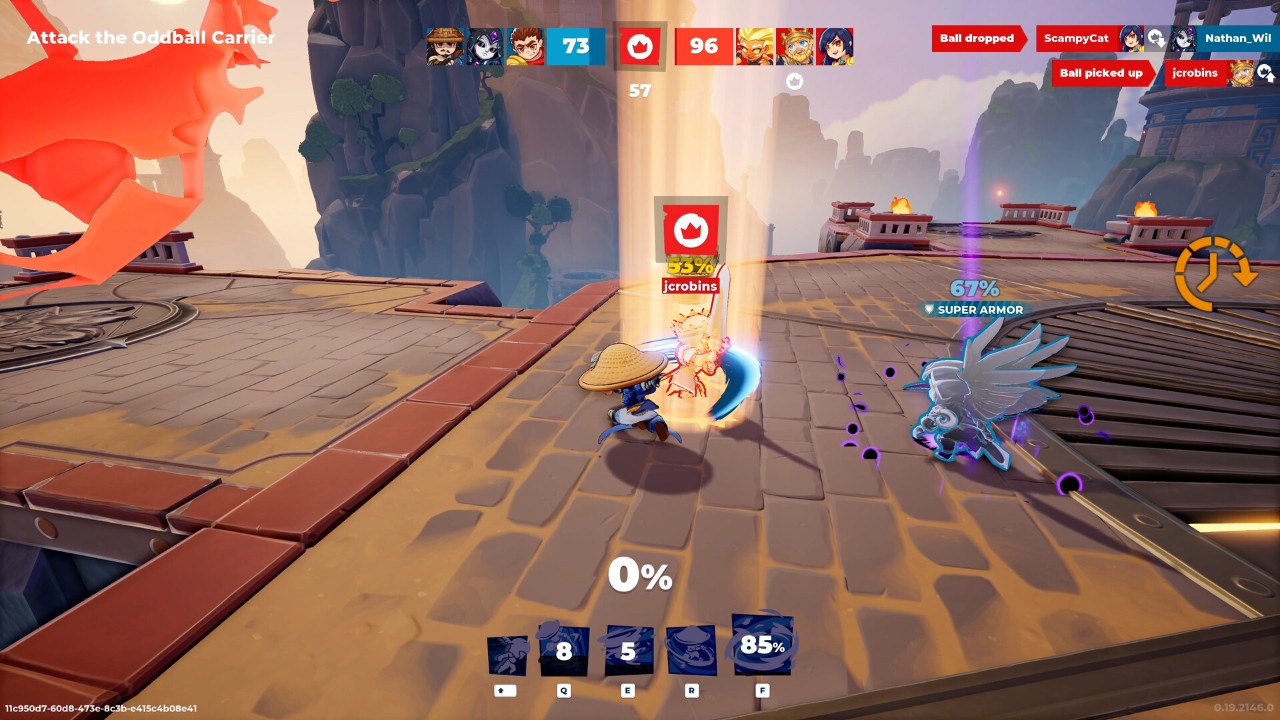Open the "Attack the Oddball Carrier" objective

(x=150, y=38)
